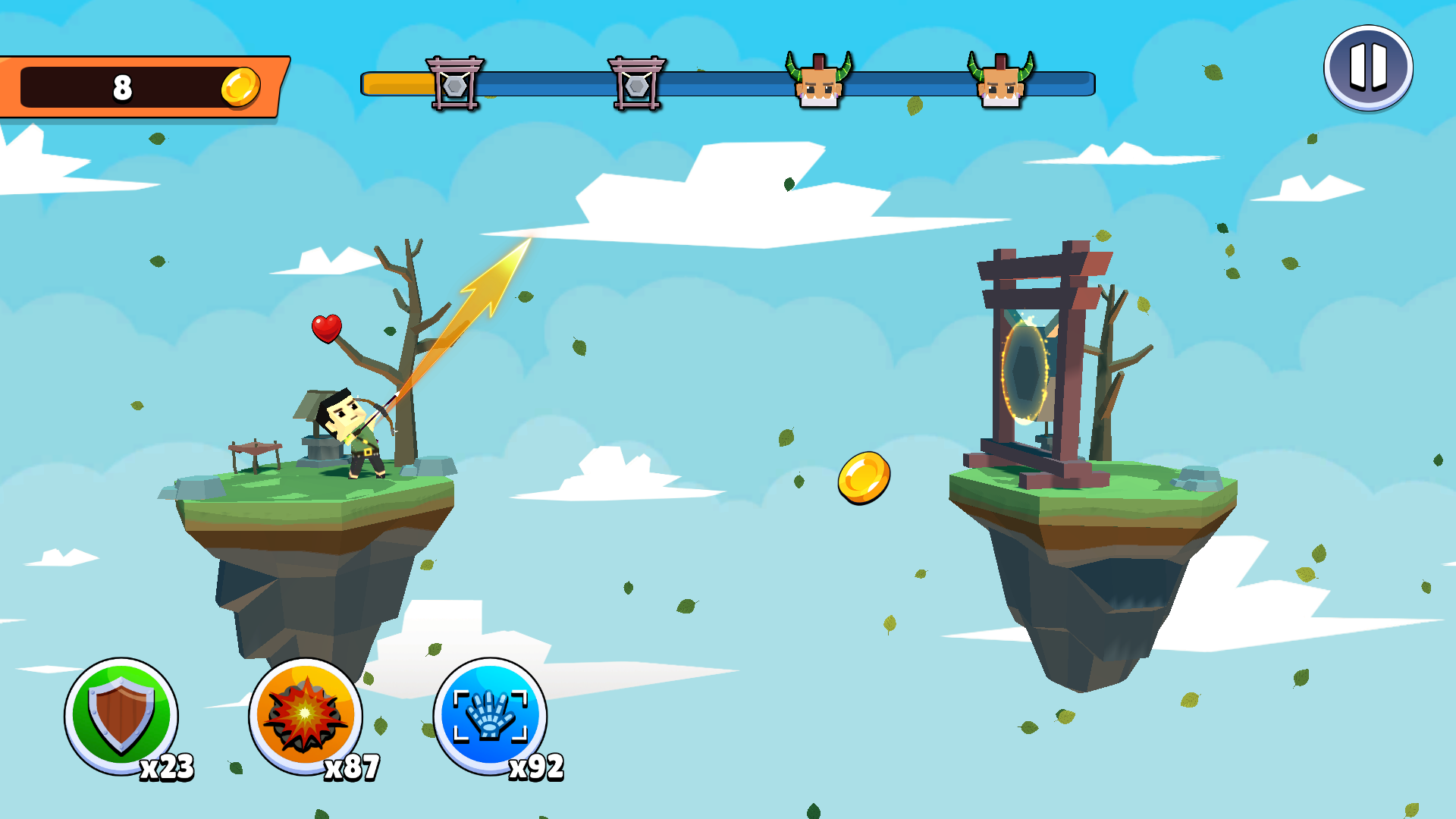This screenshot has width=1456, height=819.
Task: Click the gold coin icon in counter
Action: pos(241,85)
